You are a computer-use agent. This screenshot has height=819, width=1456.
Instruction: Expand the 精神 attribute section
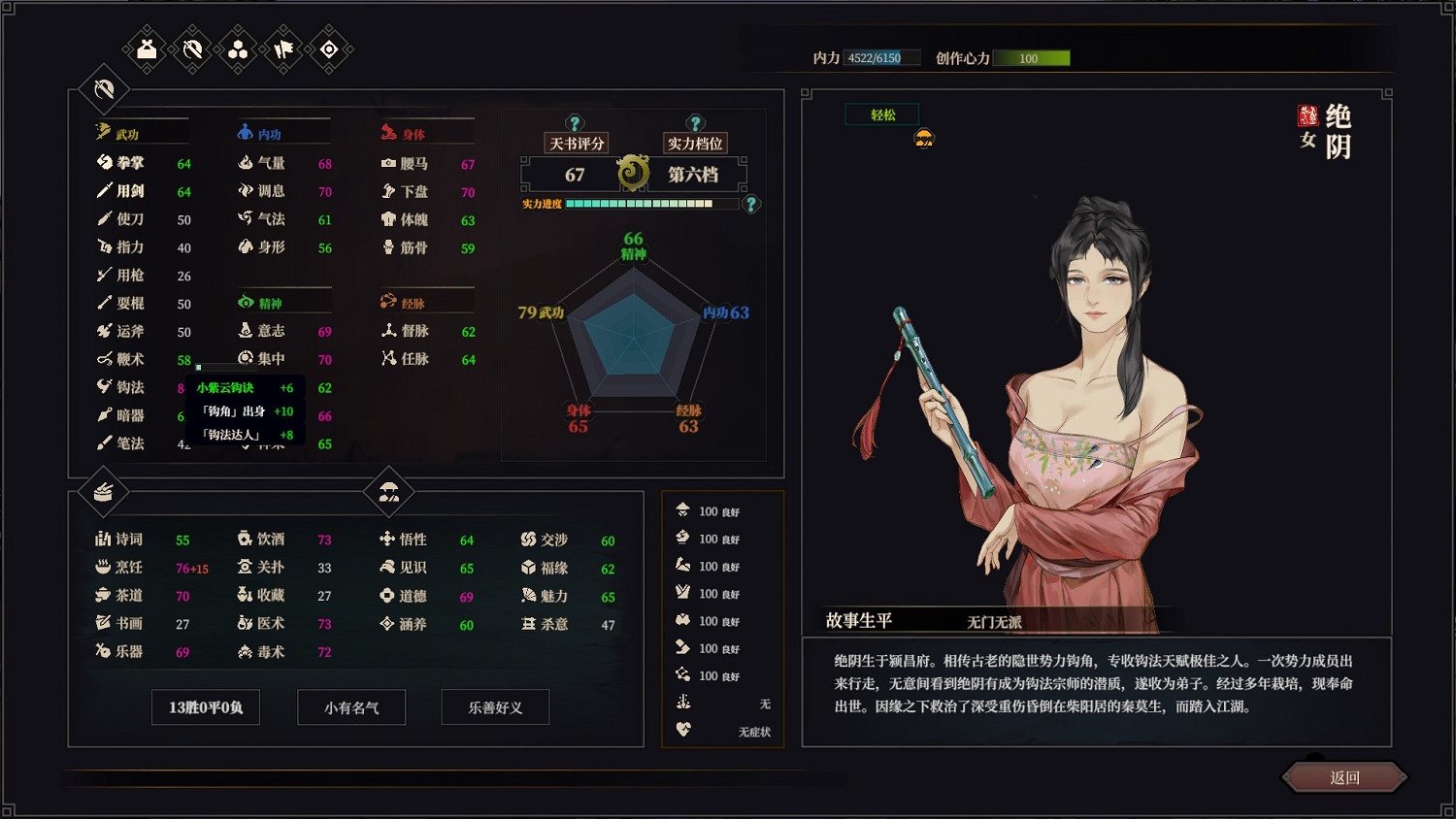[270, 302]
